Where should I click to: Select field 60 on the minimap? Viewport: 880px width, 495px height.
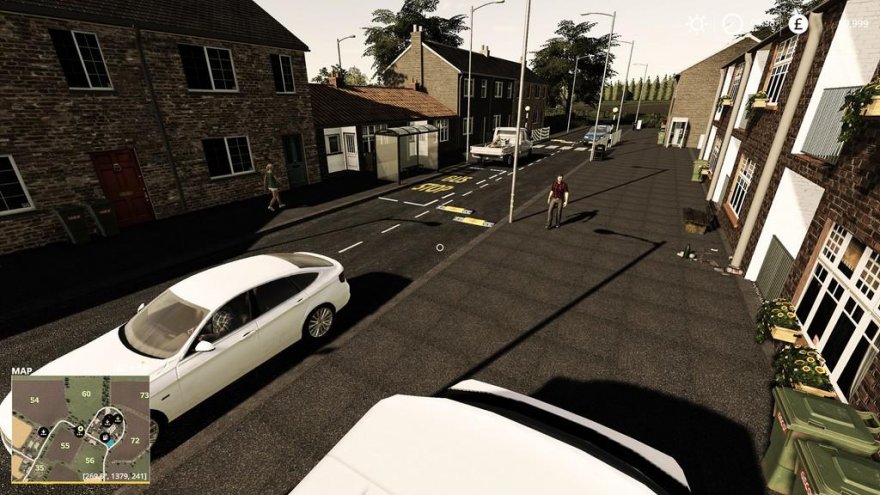click(86, 393)
